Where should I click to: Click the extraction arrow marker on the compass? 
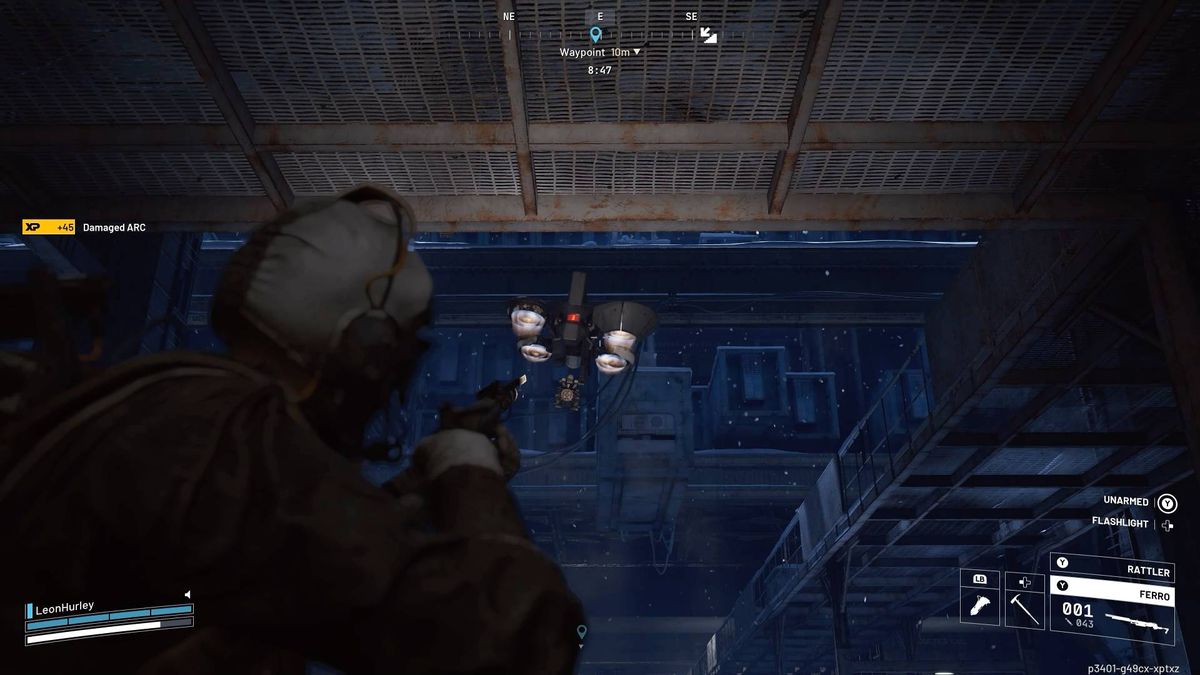pyautogui.click(x=708, y=35)
